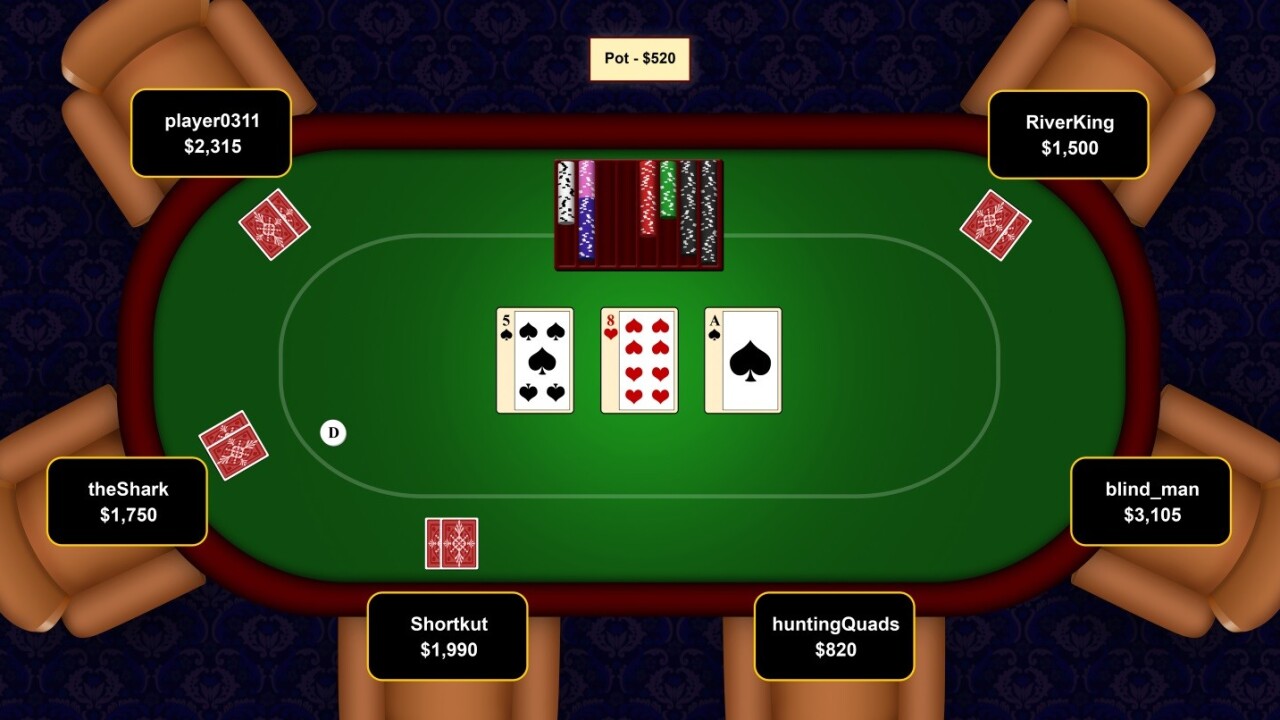1280x720 pixels.
Task: Open theShark's player panel
Action: pos(127,502)
